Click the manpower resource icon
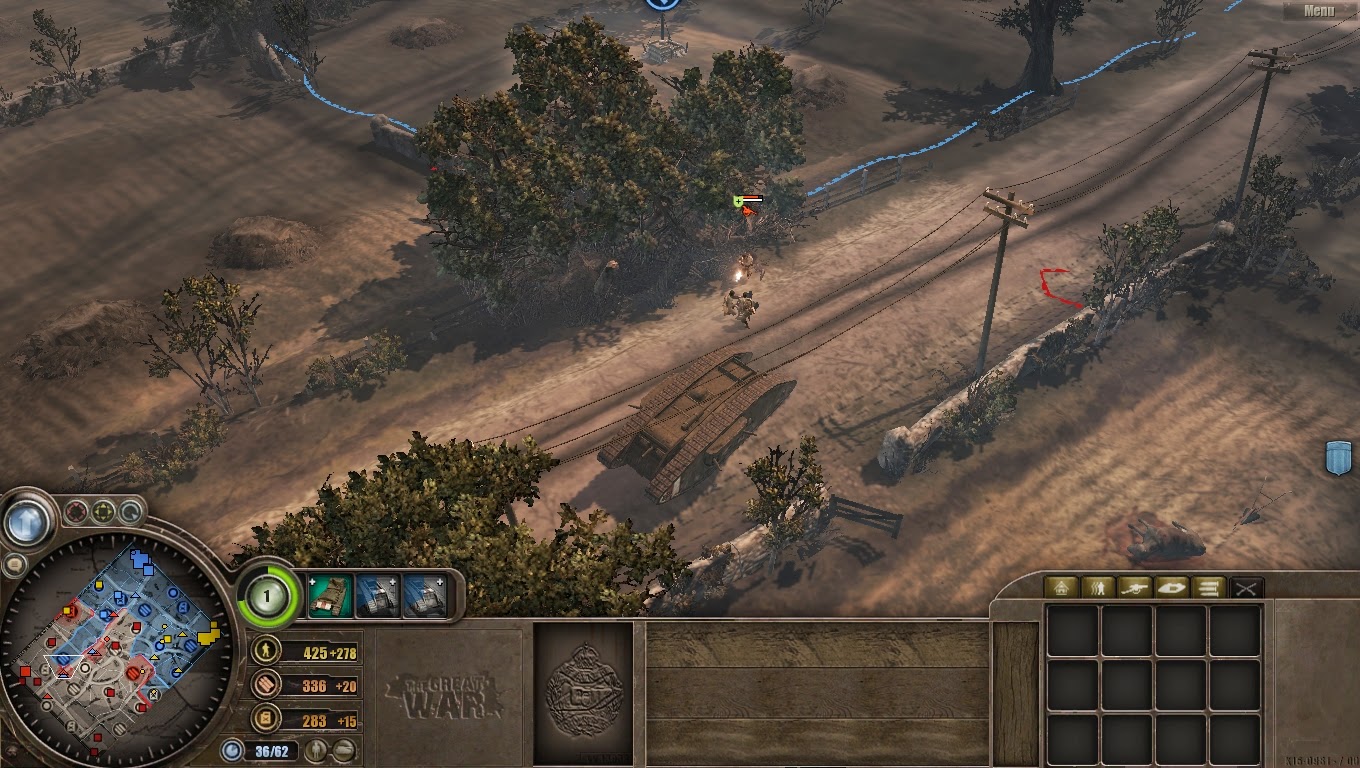 (x=265, y=651)
